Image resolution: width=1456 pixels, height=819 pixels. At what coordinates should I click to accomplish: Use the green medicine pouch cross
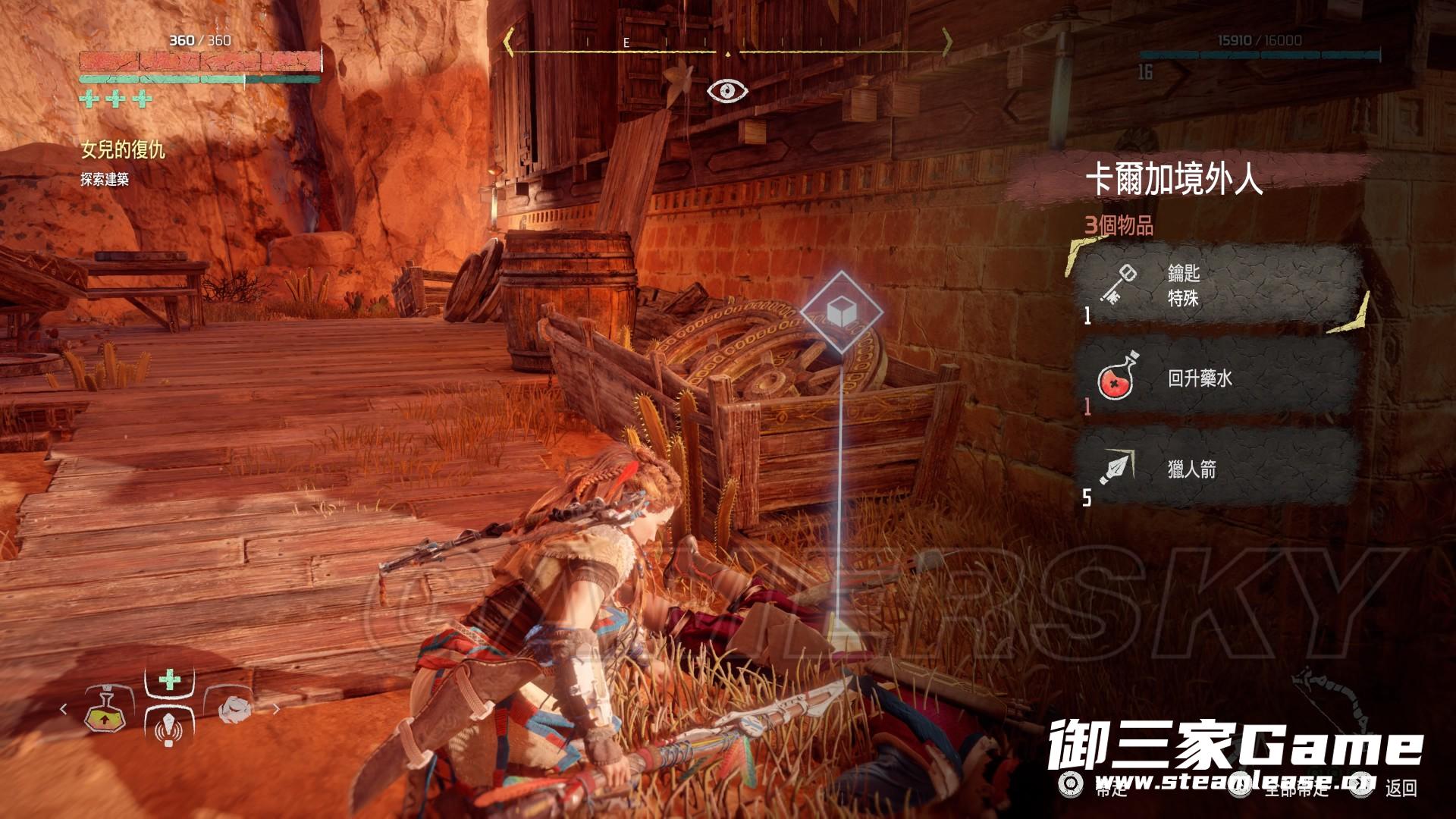click(170, 679)
